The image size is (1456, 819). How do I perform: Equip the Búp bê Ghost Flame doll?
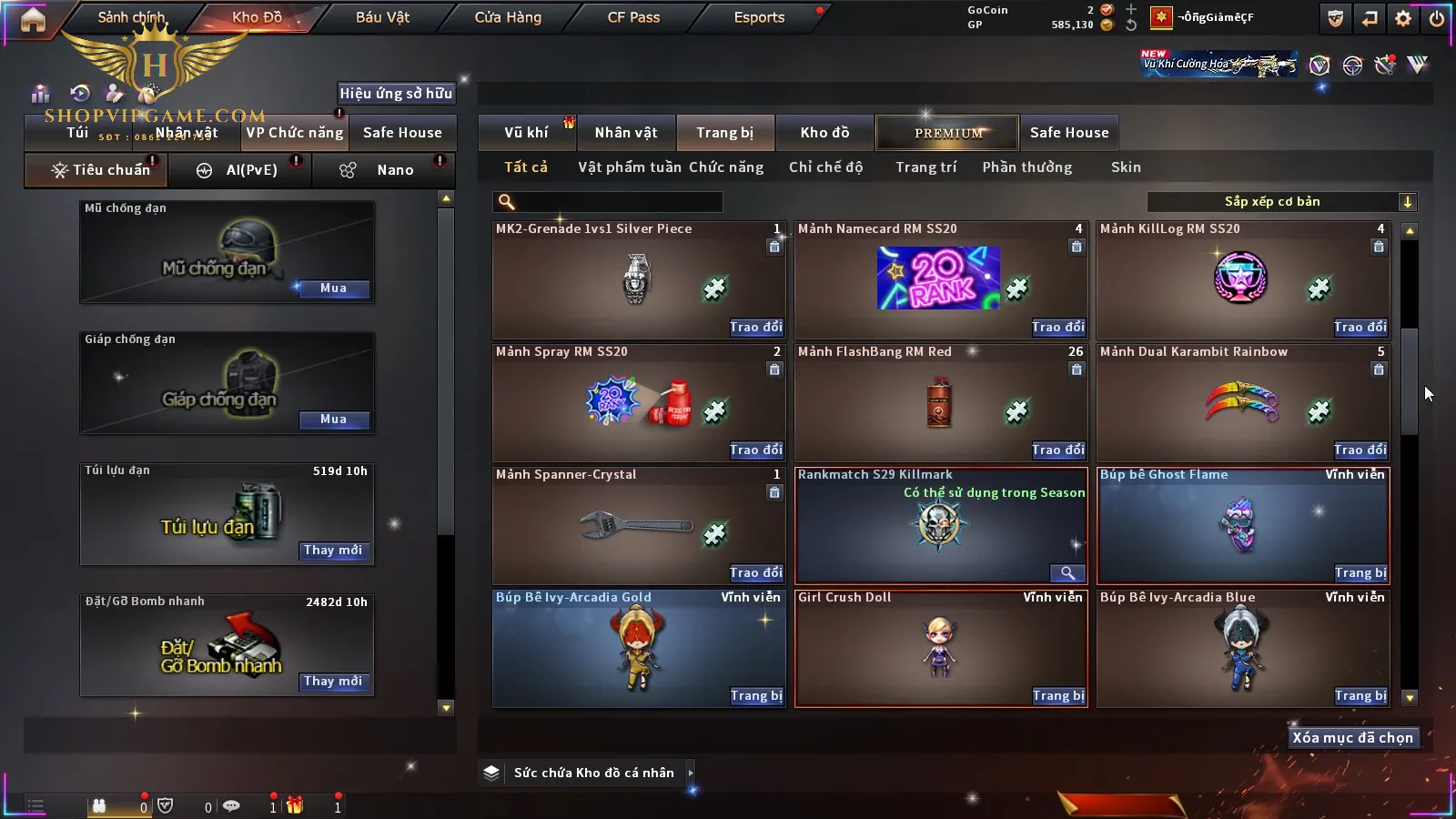[1360, 573]
